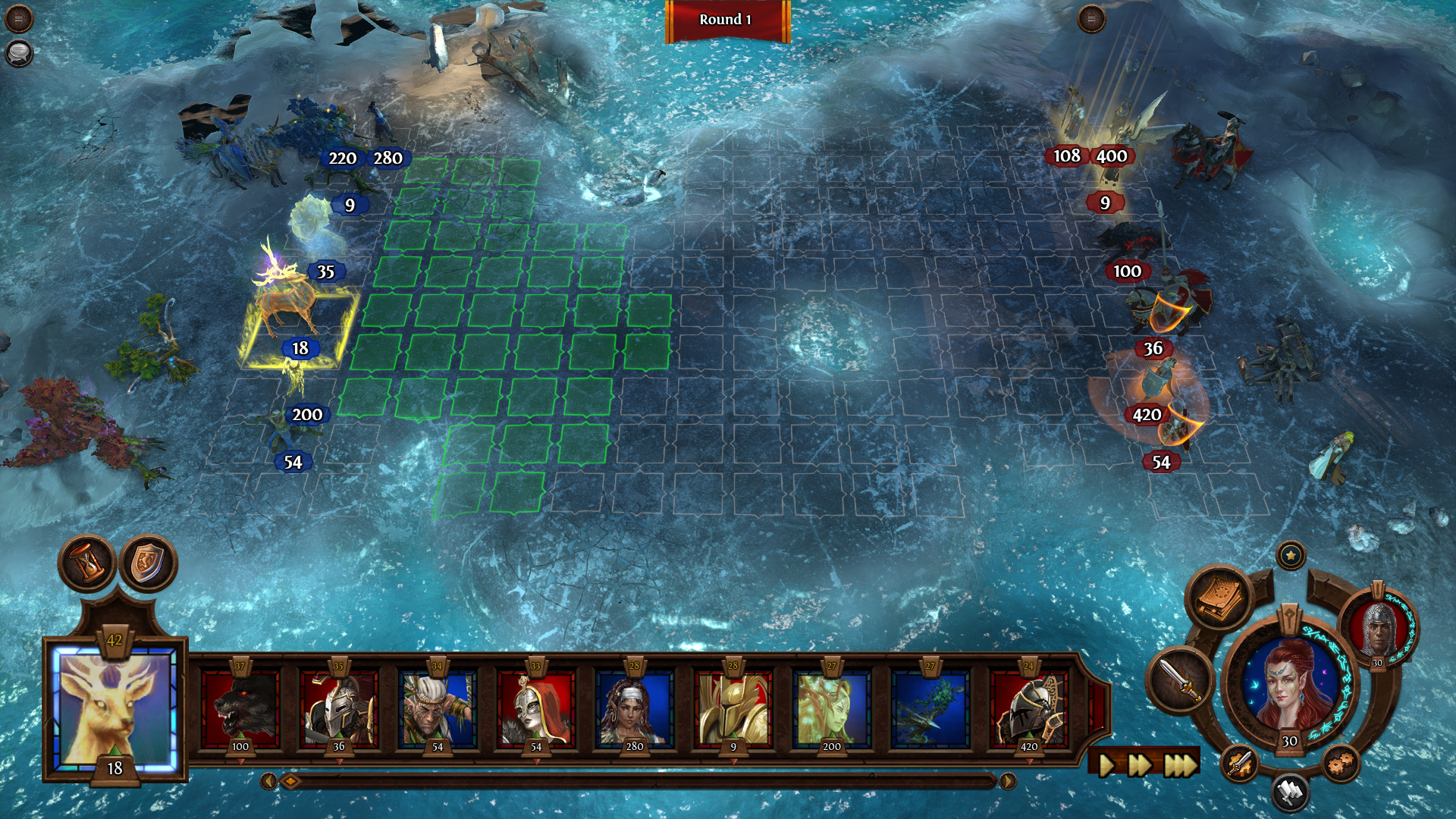The height and width of the screenshot is (819, 1456).
Task: Activate the hourglass Wait command
Action: click(88, 563)
